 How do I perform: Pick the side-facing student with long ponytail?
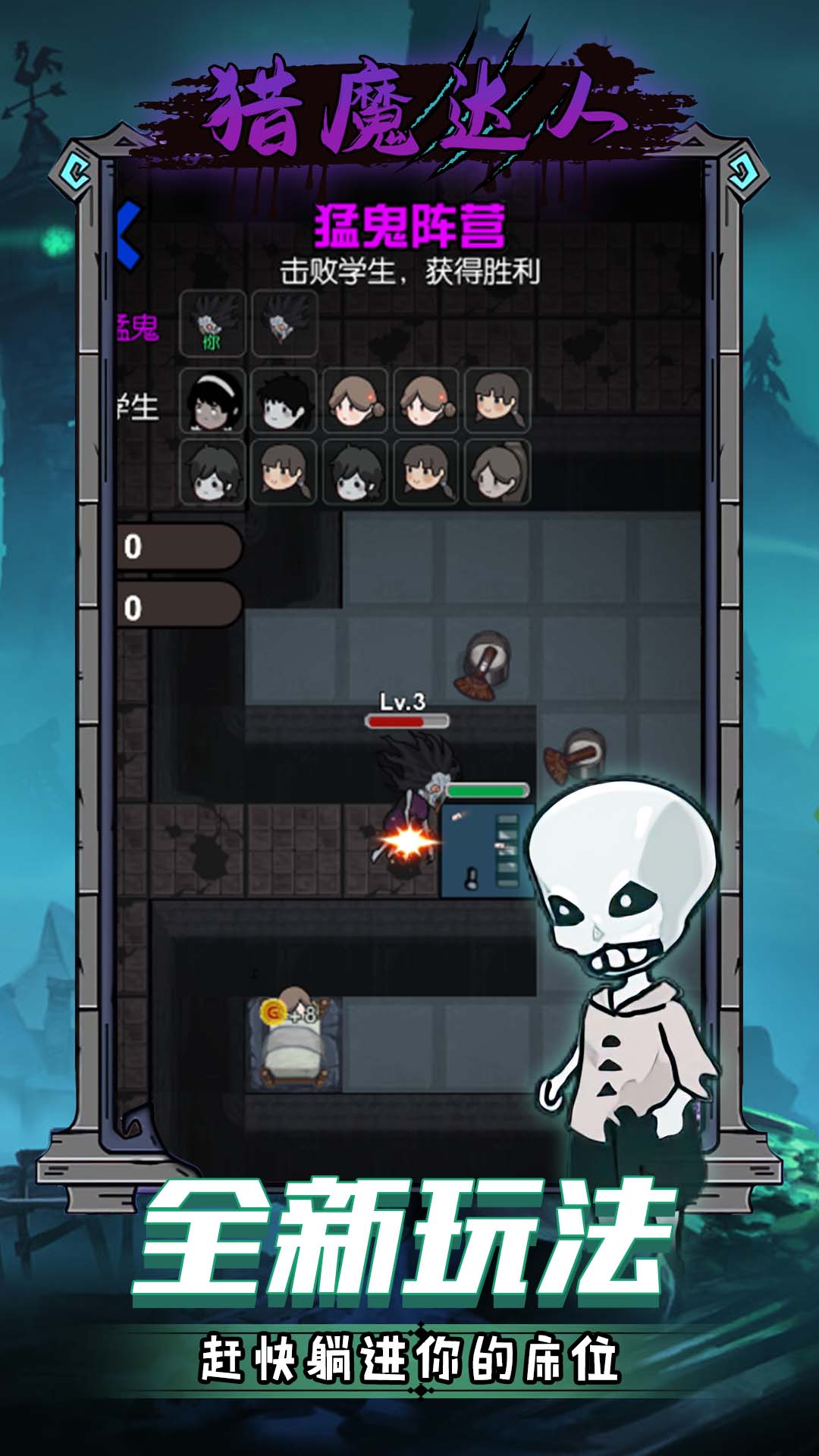point(497,472)
